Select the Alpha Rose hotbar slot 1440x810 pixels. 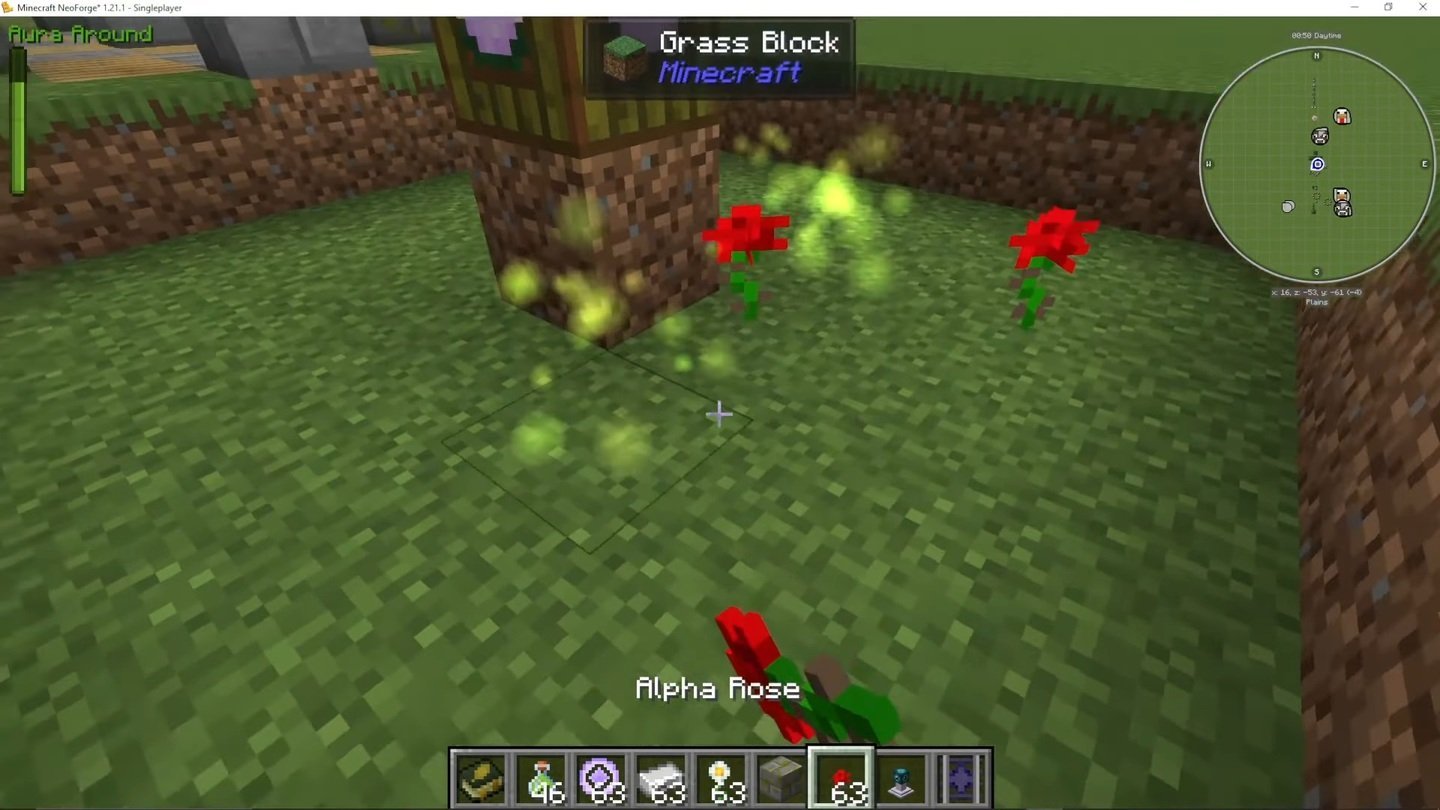[841, 778]
